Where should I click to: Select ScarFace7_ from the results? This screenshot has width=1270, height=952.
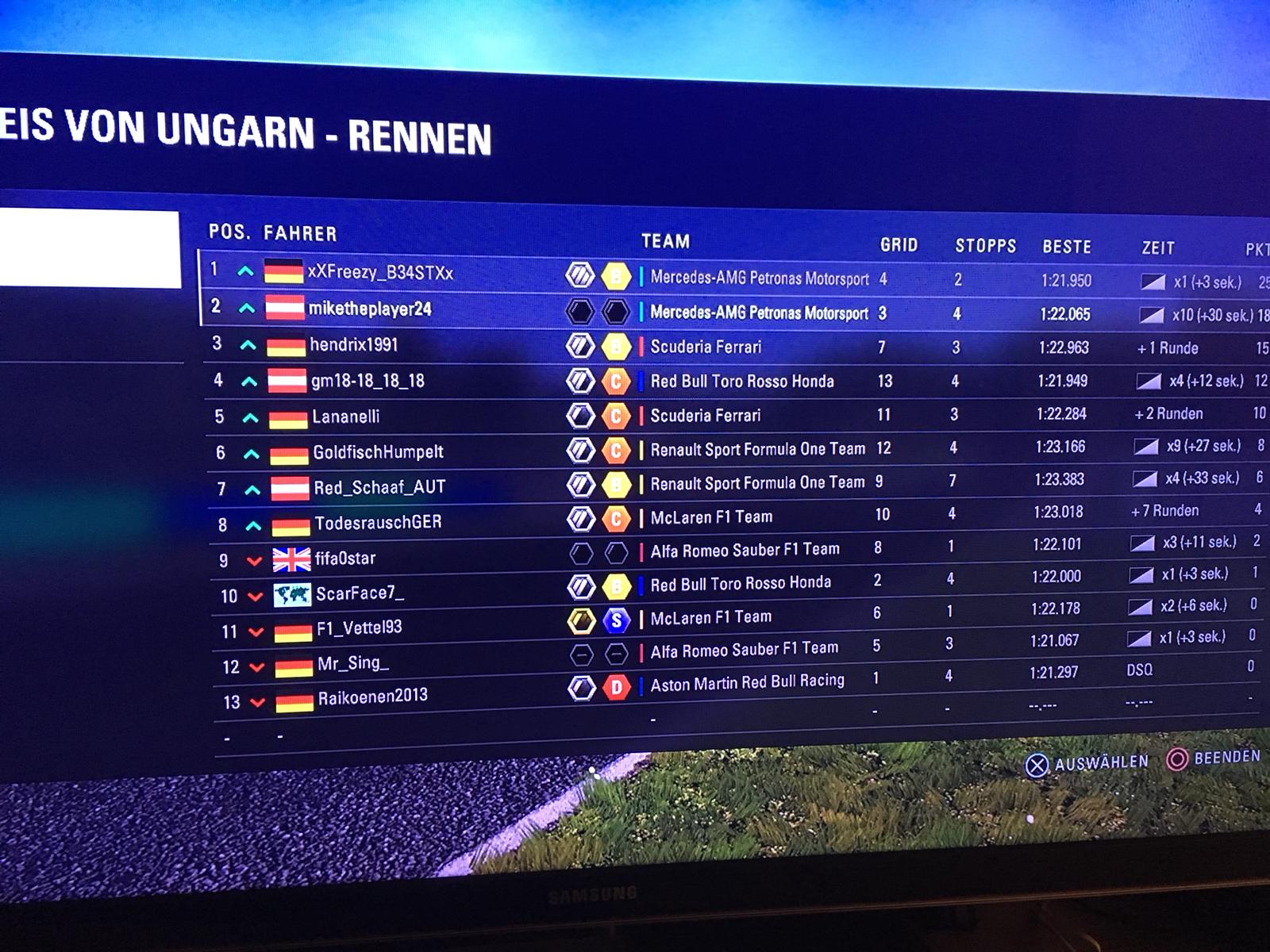[360, 593]
